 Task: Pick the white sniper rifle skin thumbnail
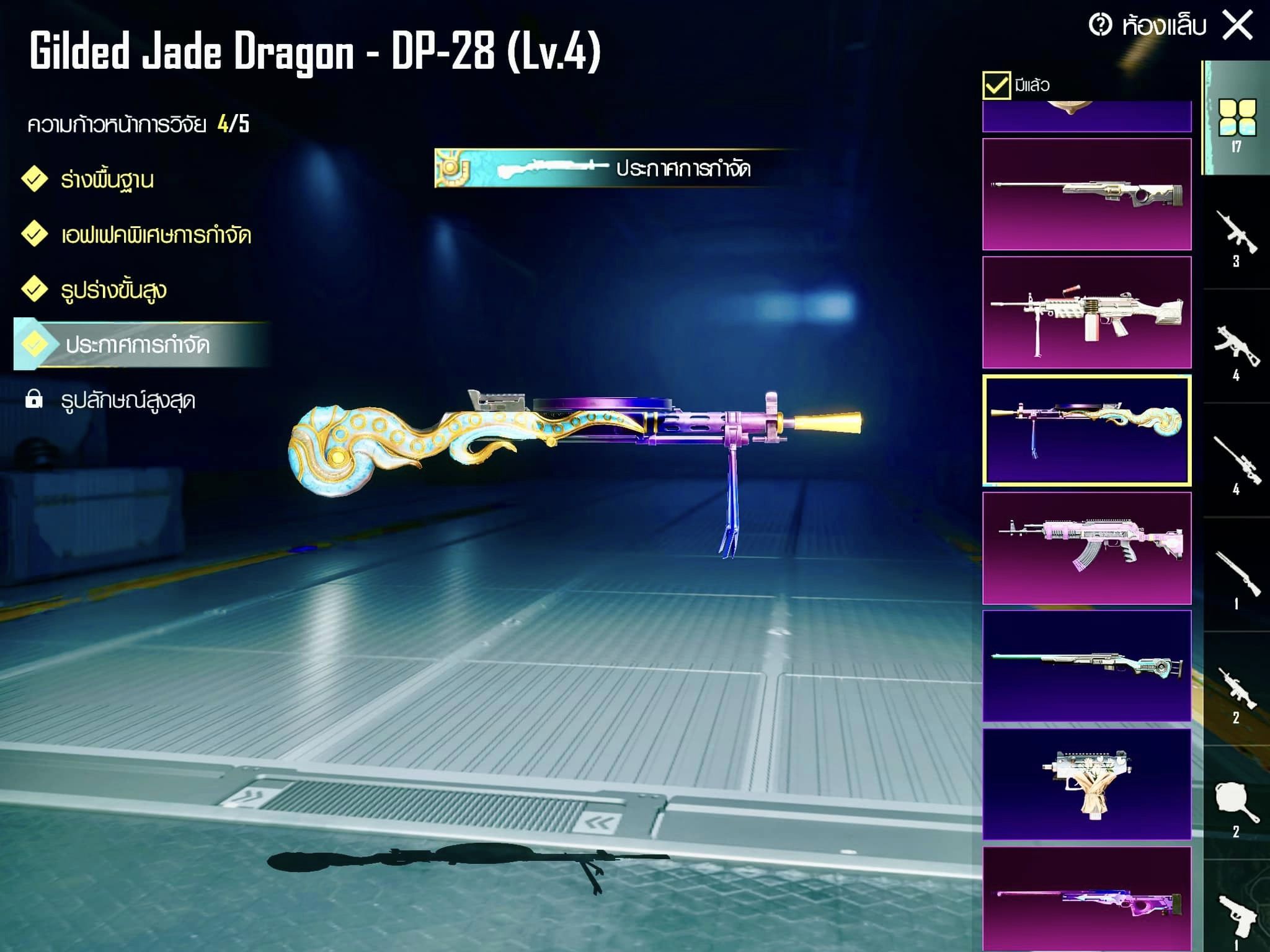click(1086, 194)
